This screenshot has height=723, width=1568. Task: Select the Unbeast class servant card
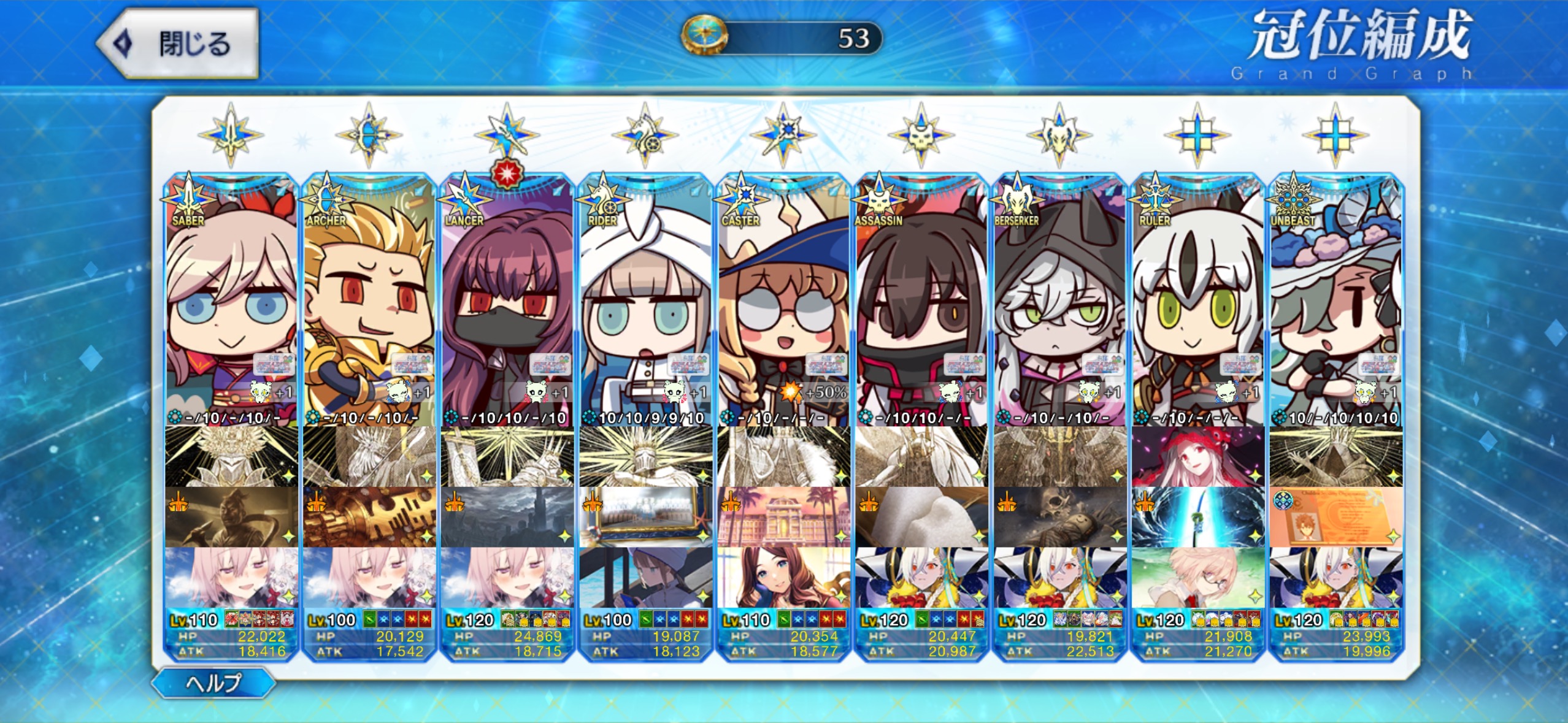tap(1335, 307)
